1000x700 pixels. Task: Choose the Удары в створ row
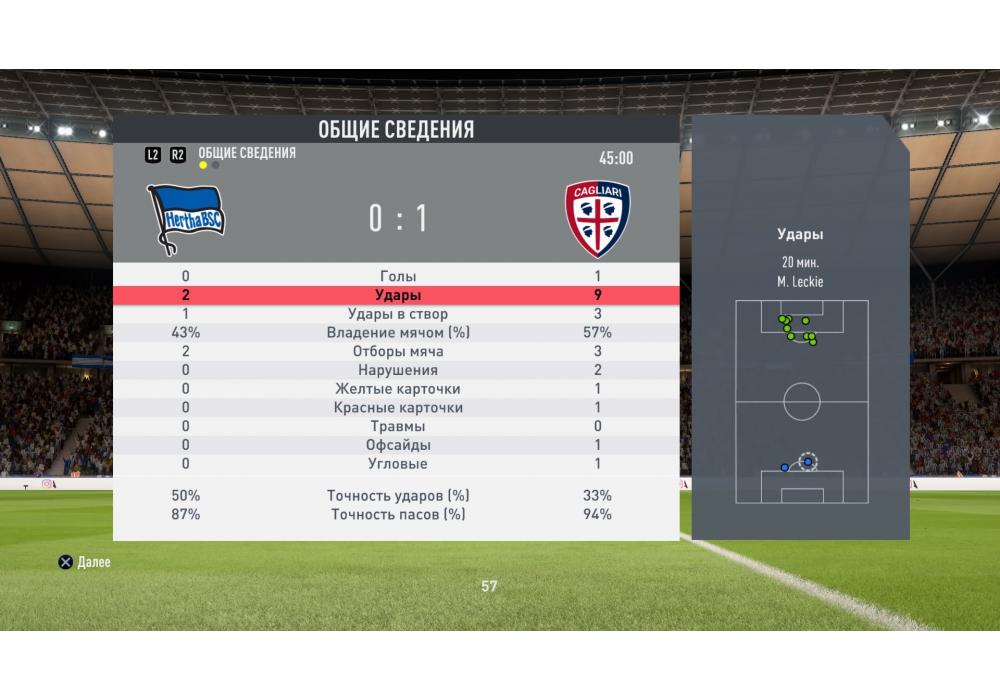point(398,314)
